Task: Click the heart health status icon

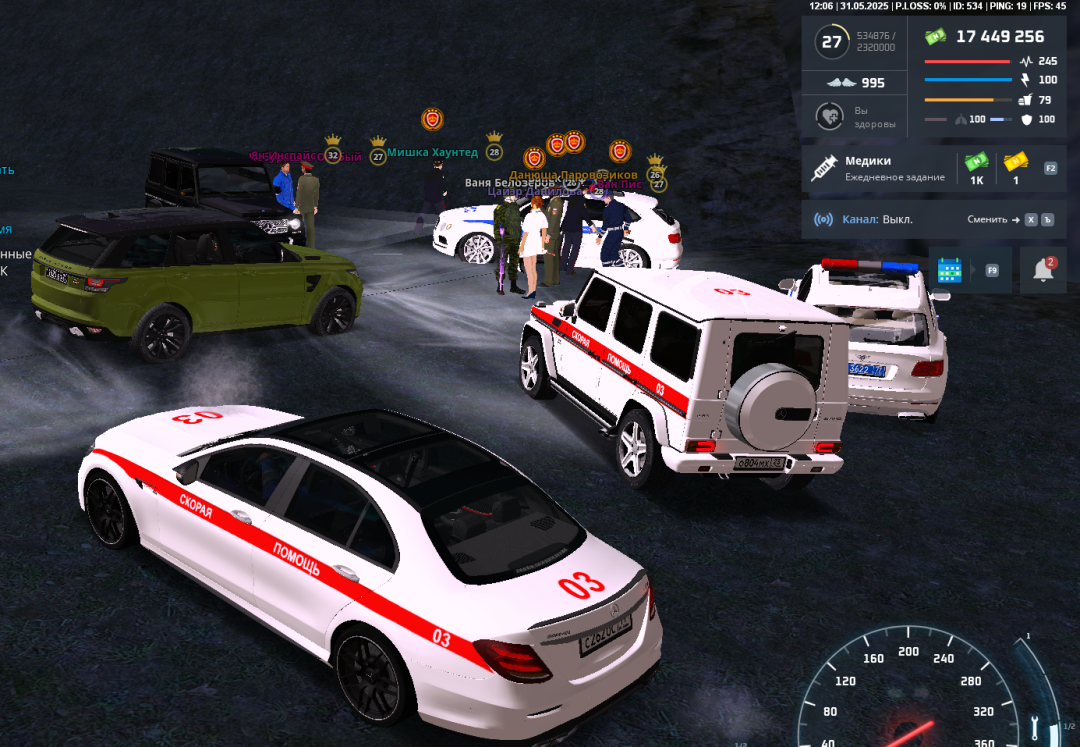Action: pyautogui.click(x=829, y=117)
